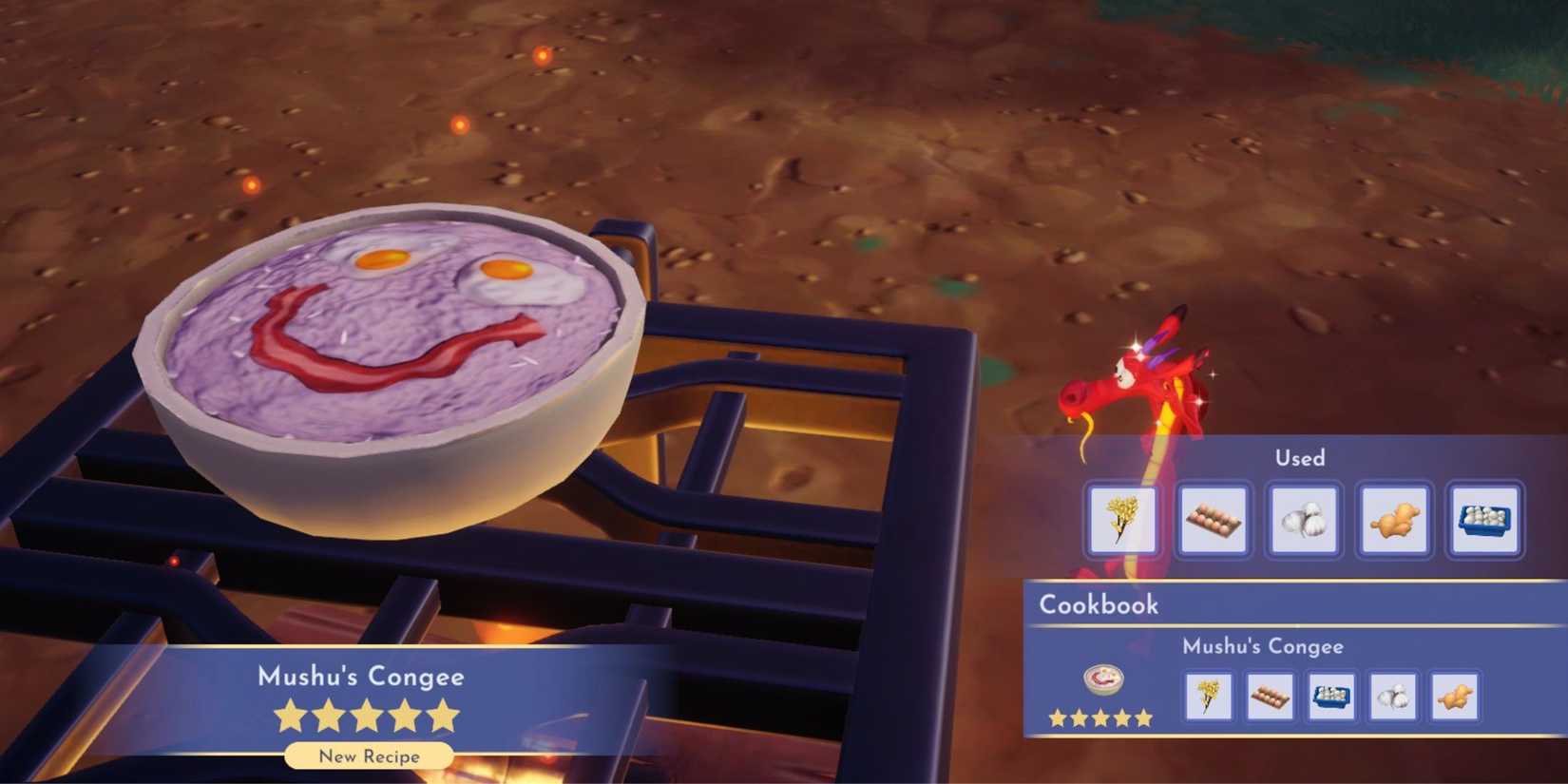This screenshot has width=1568, height=784.
Task: Click the New Recipe badge
Action: [x=369, y=756]
